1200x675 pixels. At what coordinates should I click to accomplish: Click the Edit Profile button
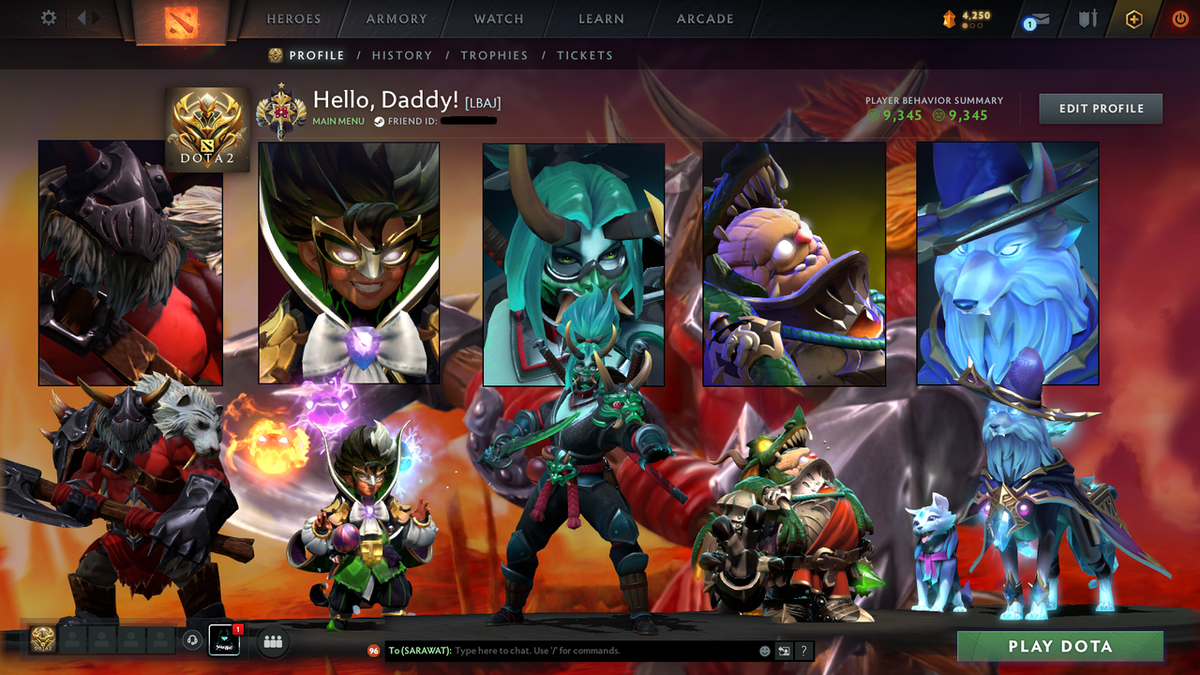1101,108
